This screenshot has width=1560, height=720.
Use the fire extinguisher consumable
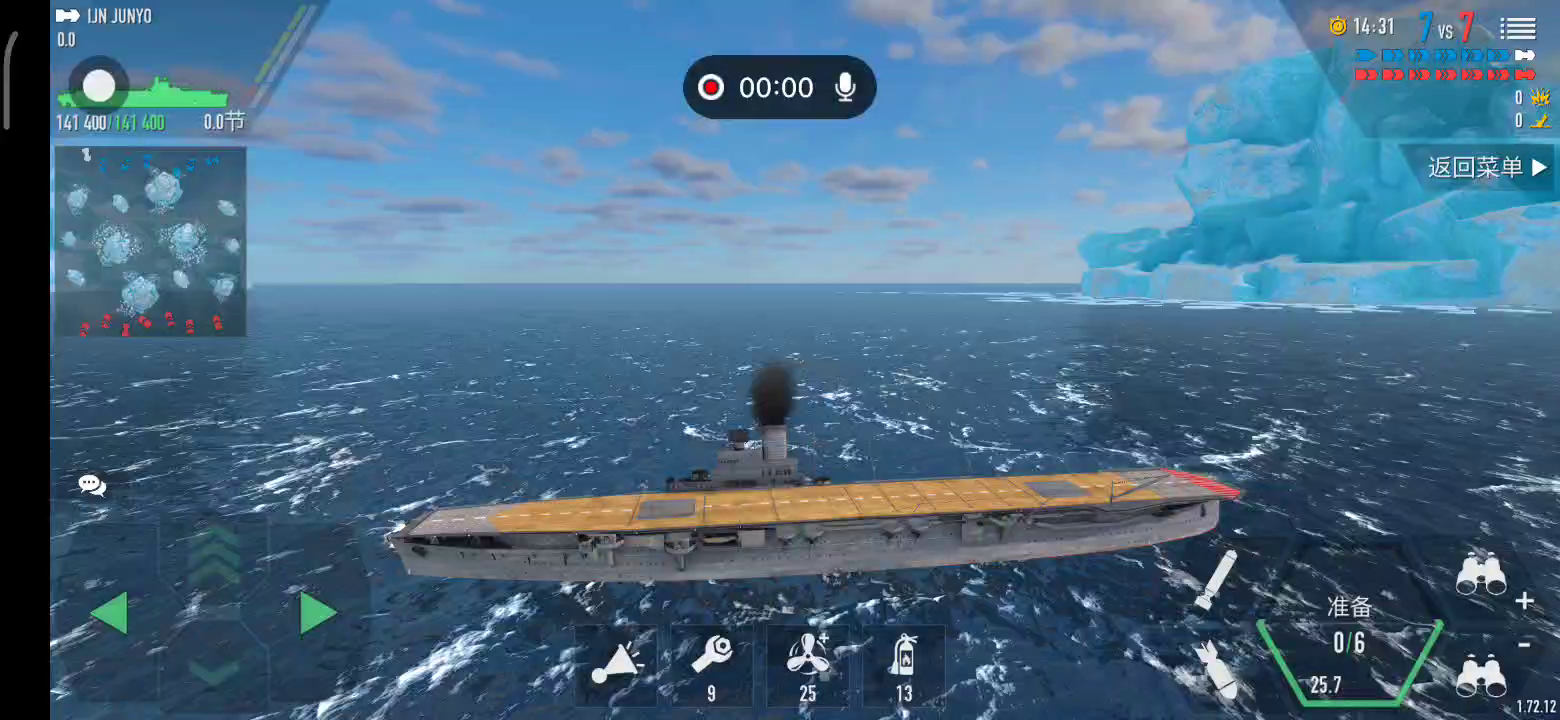click(x=903, y=664)
